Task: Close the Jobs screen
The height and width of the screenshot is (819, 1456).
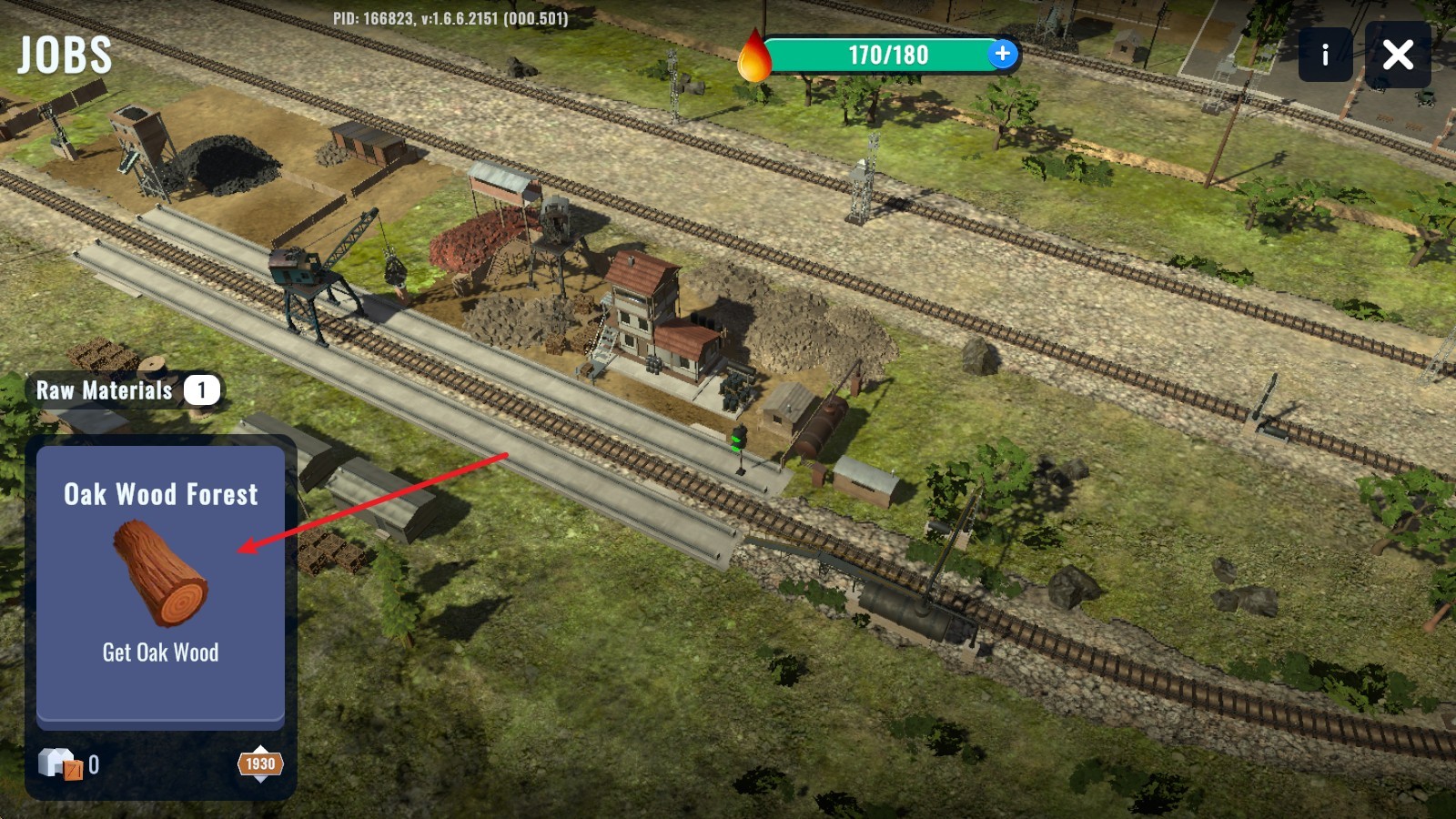Action: click(x=1398, y=55)
